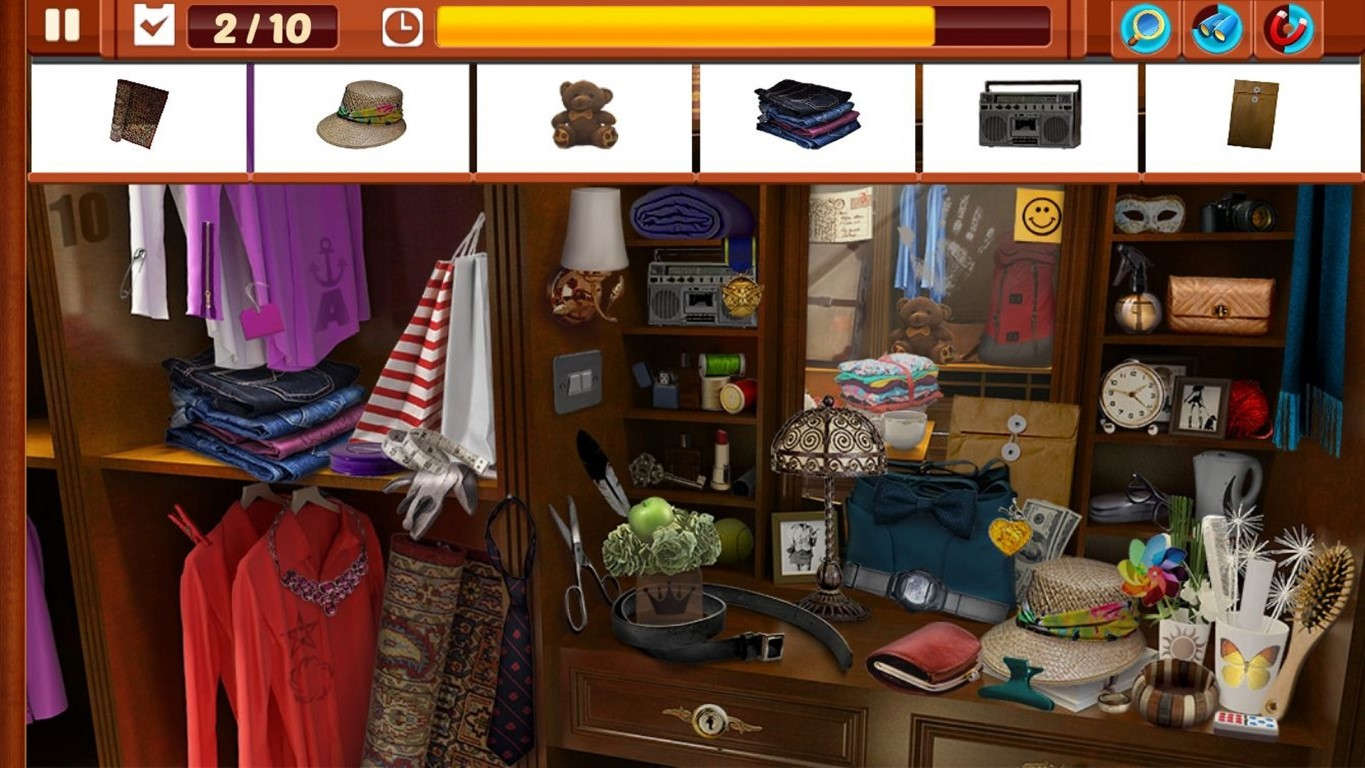The image size is (1365, 768).
Task: Click the clock timer icon
Action: [x=404, y=27]
